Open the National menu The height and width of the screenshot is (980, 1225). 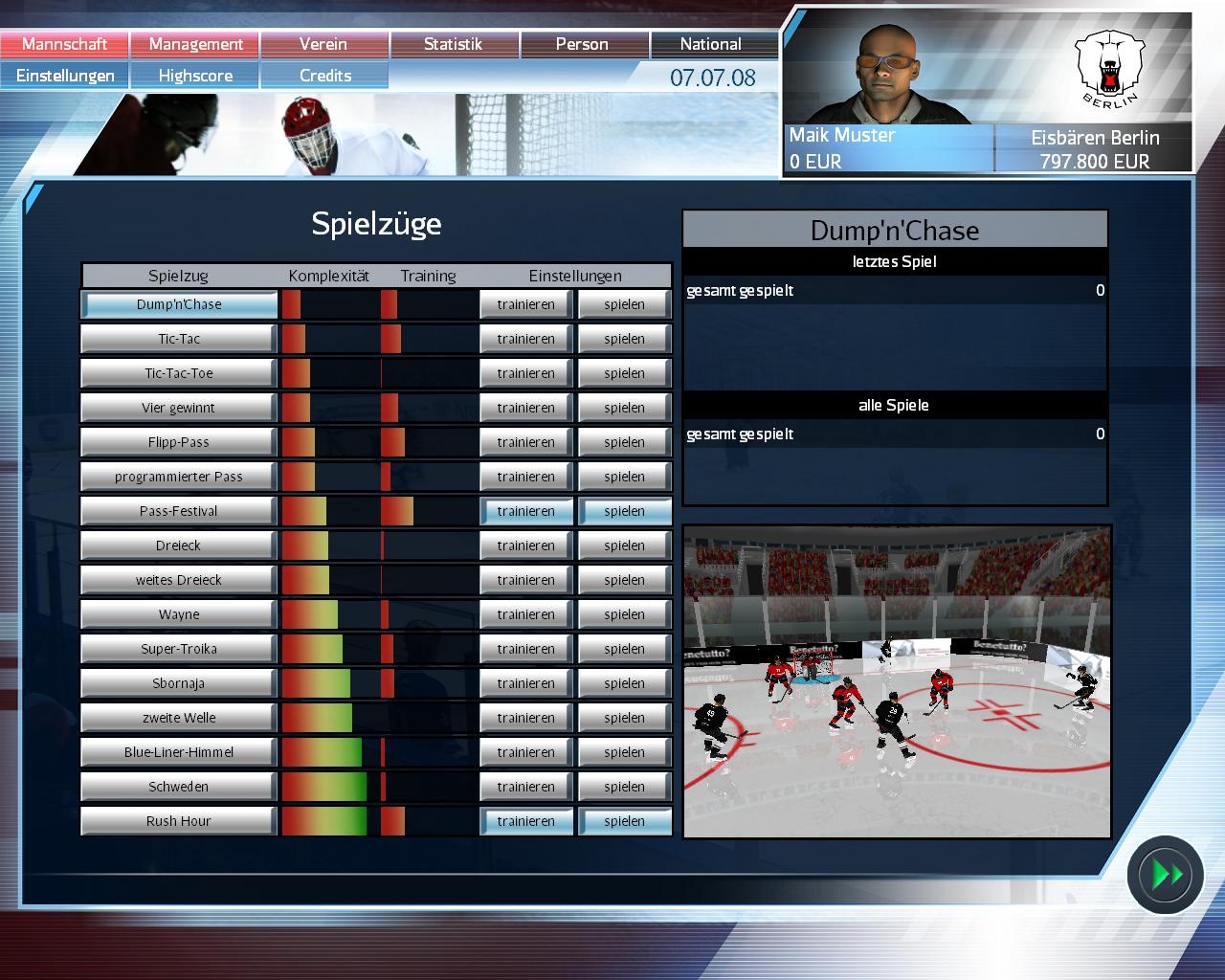[710, 44]
